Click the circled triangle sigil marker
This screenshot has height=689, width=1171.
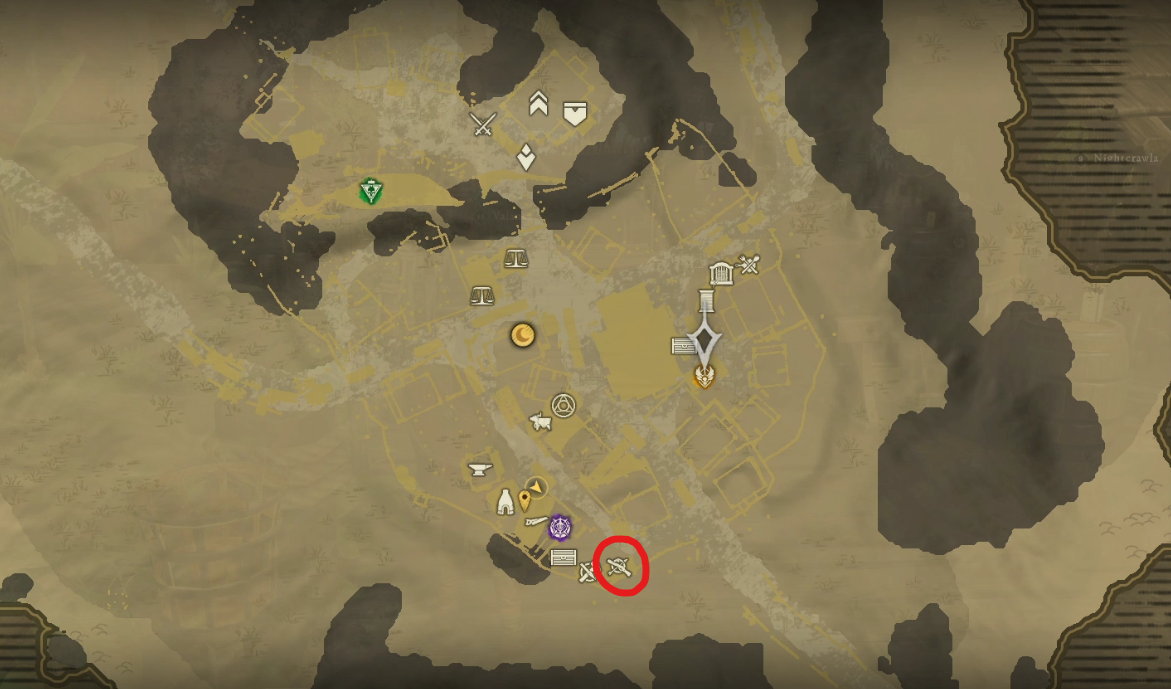pos(564,405)
